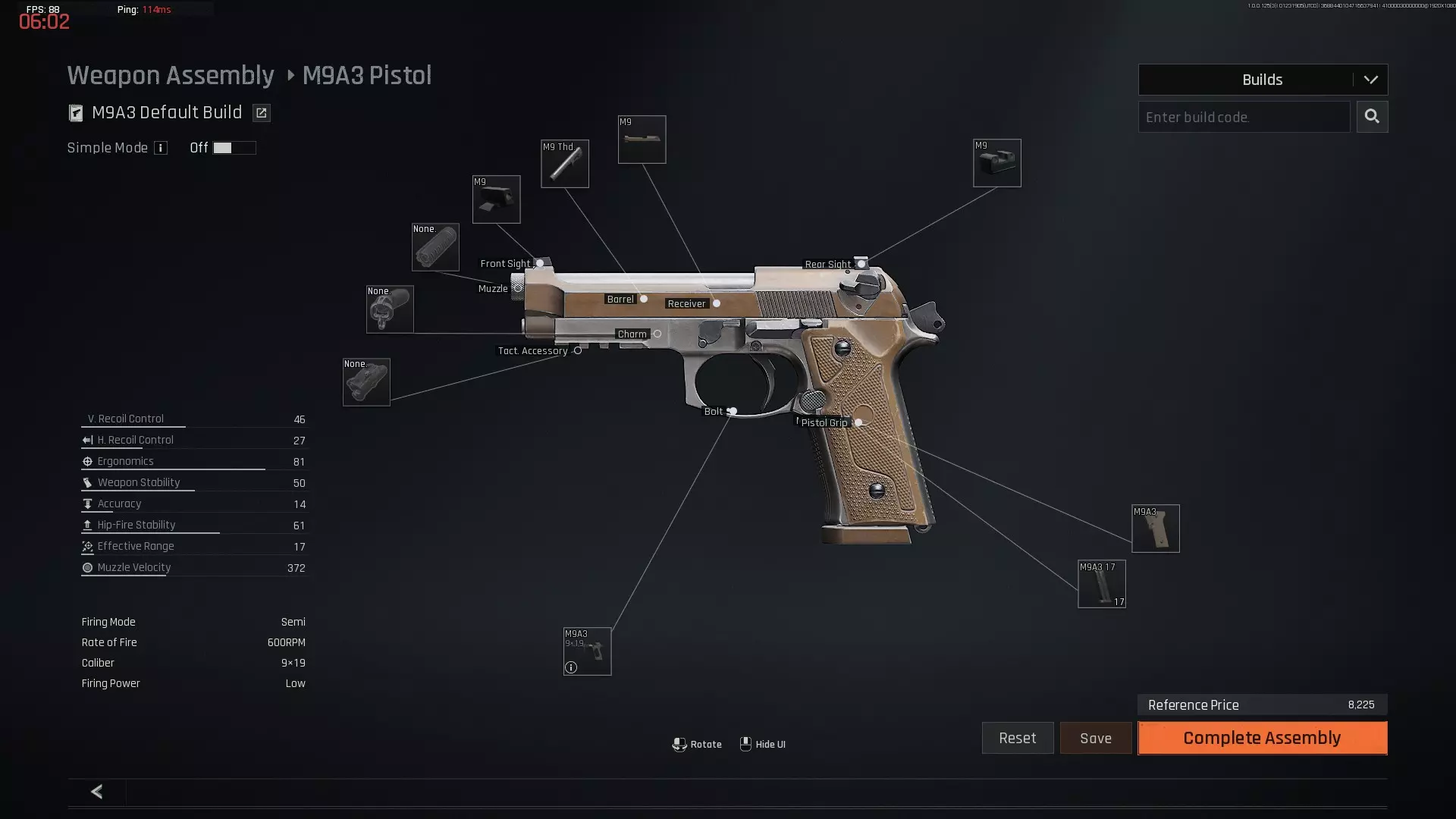Select the M9A3 9x19 bolt slot

587,651
